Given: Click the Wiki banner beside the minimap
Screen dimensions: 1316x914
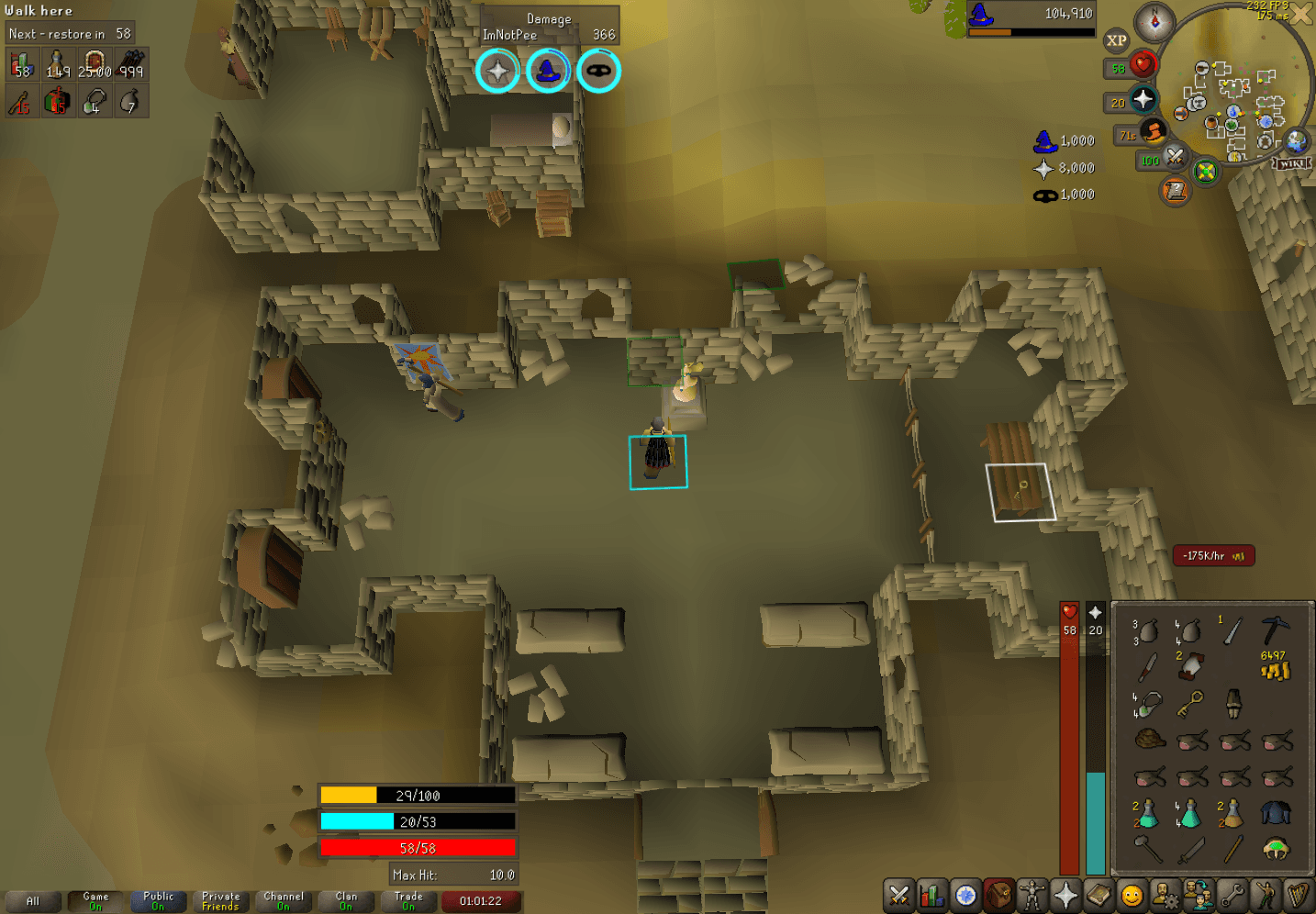Looking at the screenshot, I should pos(1292,162).
